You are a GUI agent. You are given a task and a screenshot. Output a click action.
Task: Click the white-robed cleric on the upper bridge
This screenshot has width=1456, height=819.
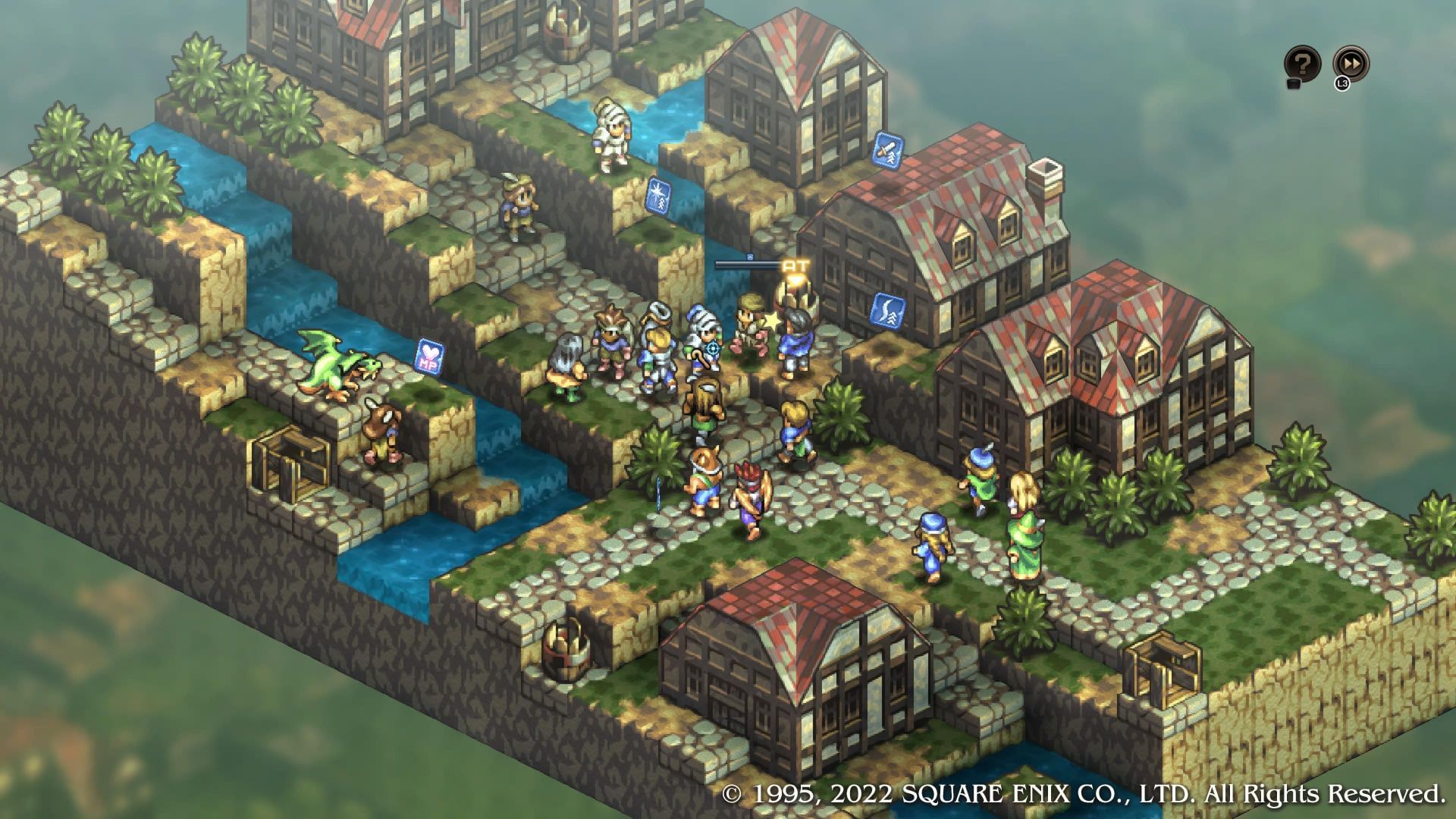click(x=610, y=136)
